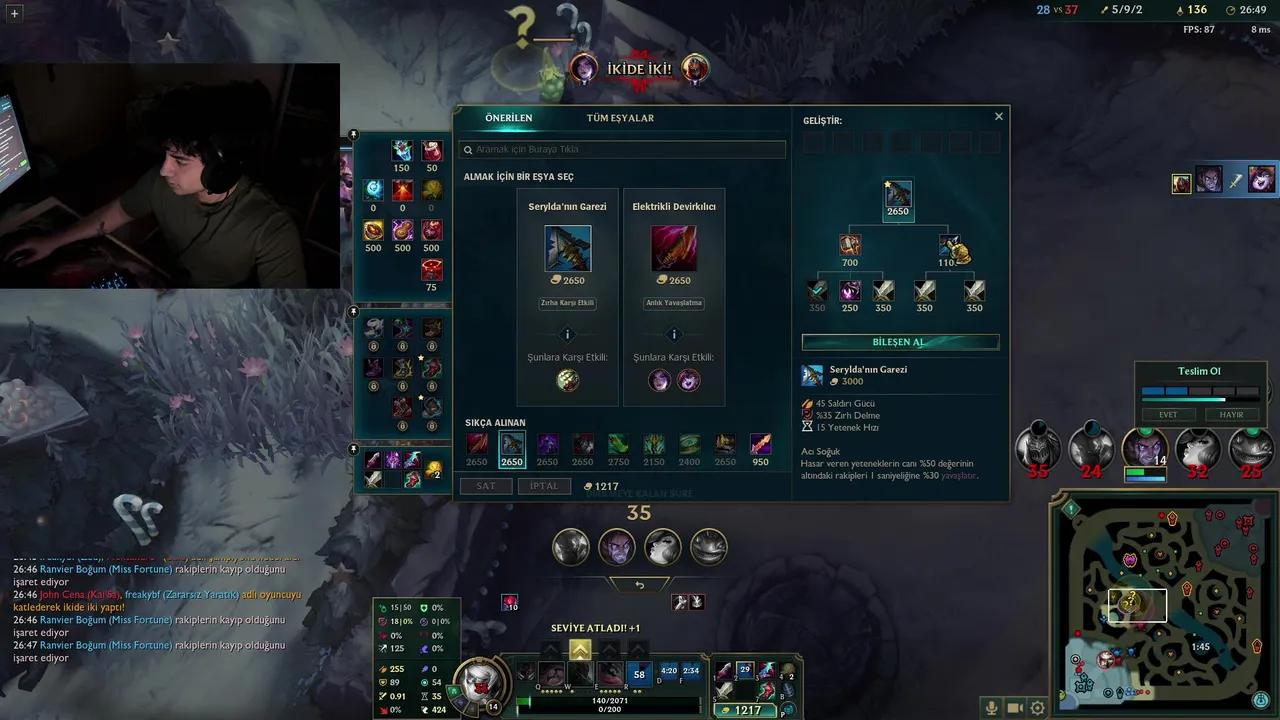Mute your microphone in the bottom toolbar
This screenshot has height=720, width=1280.
(x=990, y=707)
